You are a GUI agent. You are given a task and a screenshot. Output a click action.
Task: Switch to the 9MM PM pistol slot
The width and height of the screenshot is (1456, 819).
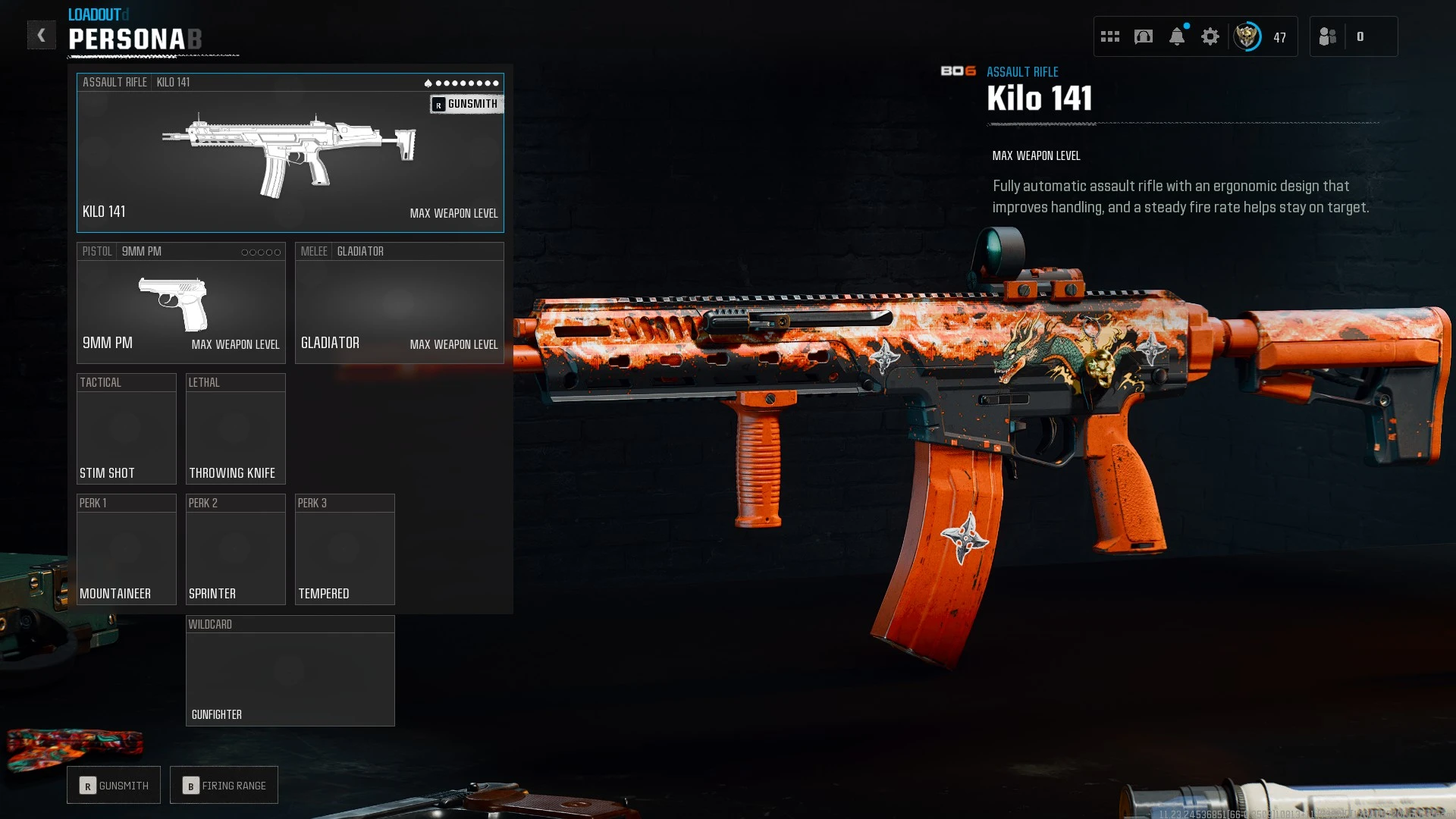pyautogui.click(x=180, y=303)
